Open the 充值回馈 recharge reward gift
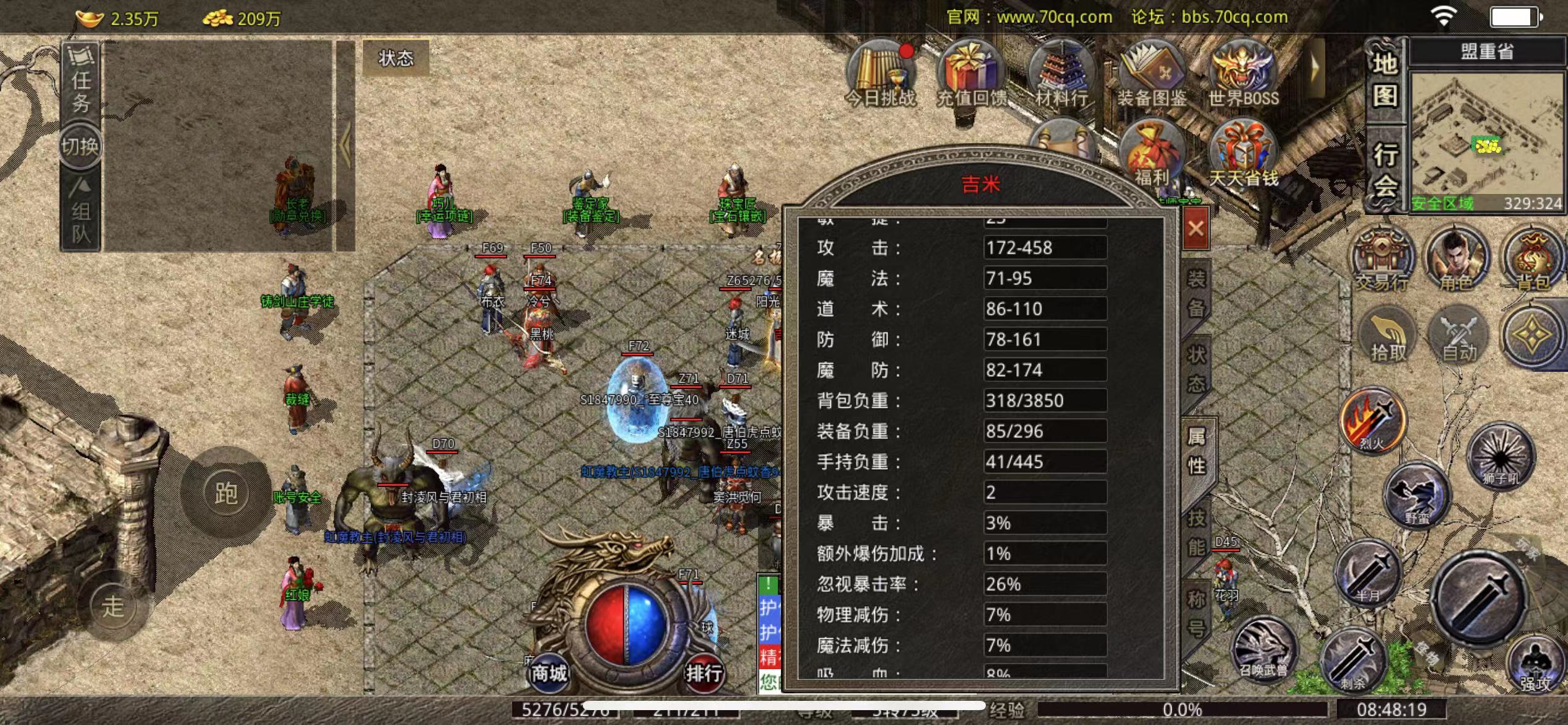Viewport: 1568px width, 725px height. point(970,73)
